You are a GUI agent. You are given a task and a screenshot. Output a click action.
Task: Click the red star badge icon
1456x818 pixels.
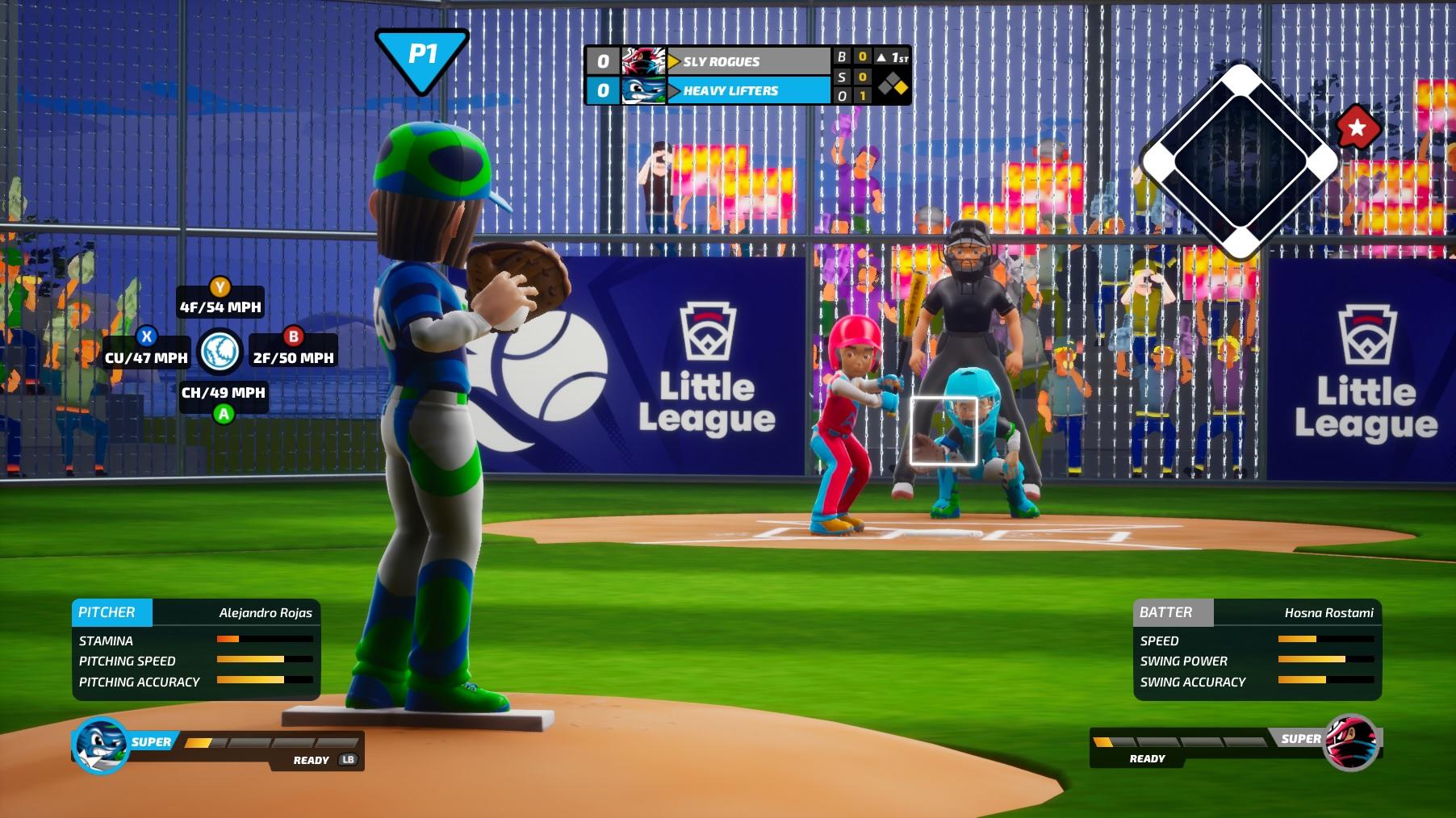point(1358,127)
